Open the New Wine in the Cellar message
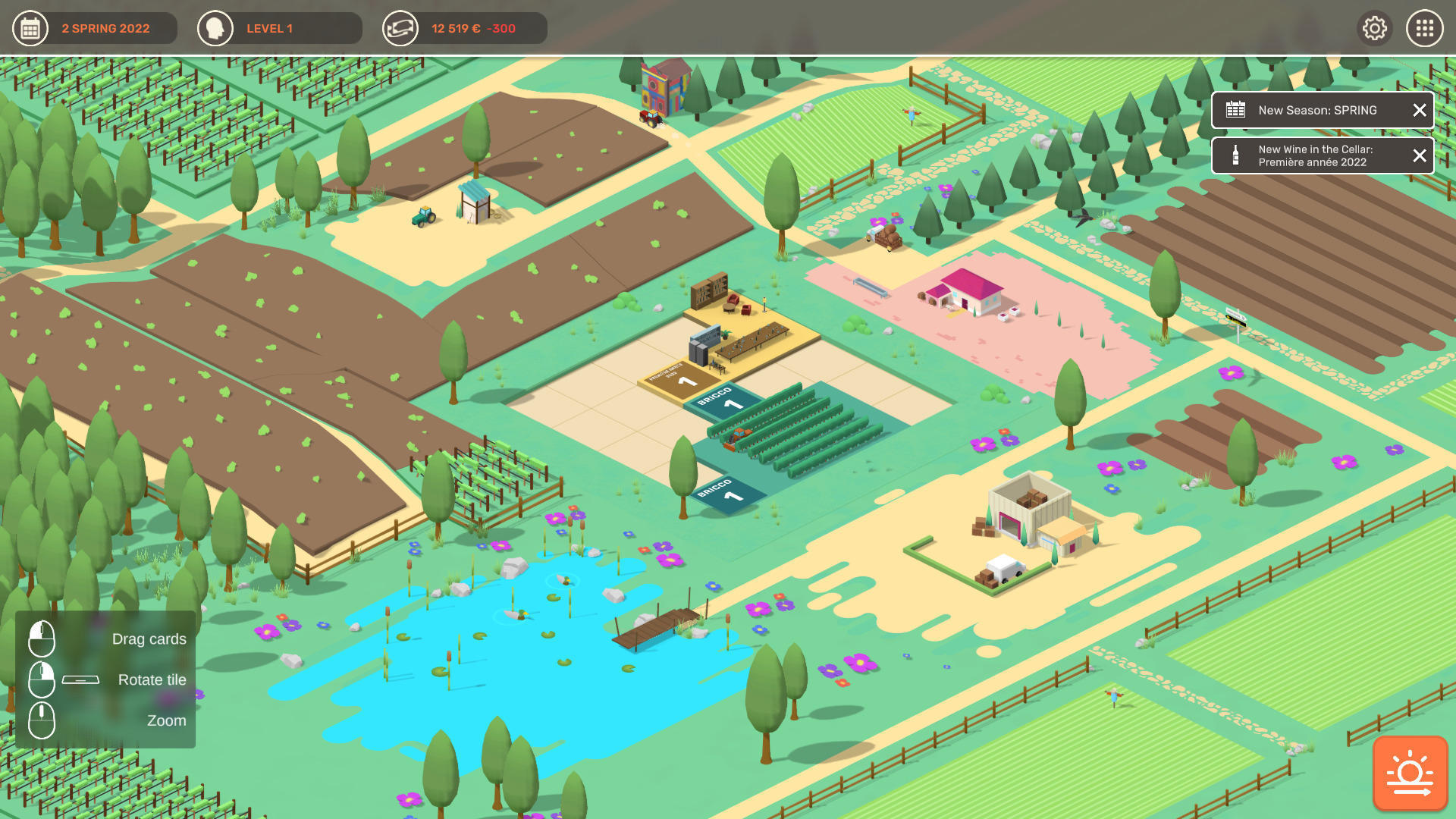This screenshot has height=819, width=1456. point(1315,155)
